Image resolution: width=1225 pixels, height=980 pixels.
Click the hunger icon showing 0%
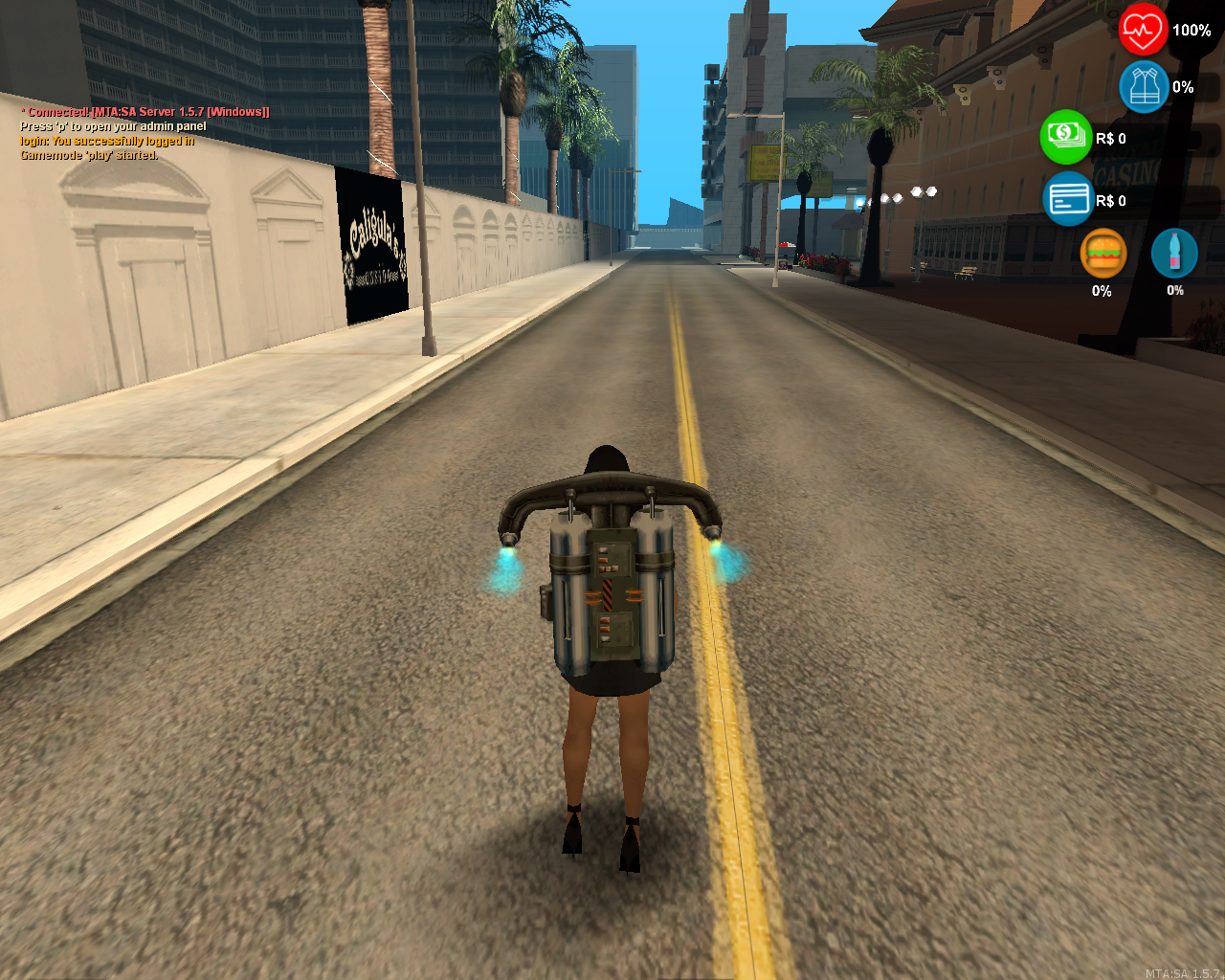[x=1102, y=291]
